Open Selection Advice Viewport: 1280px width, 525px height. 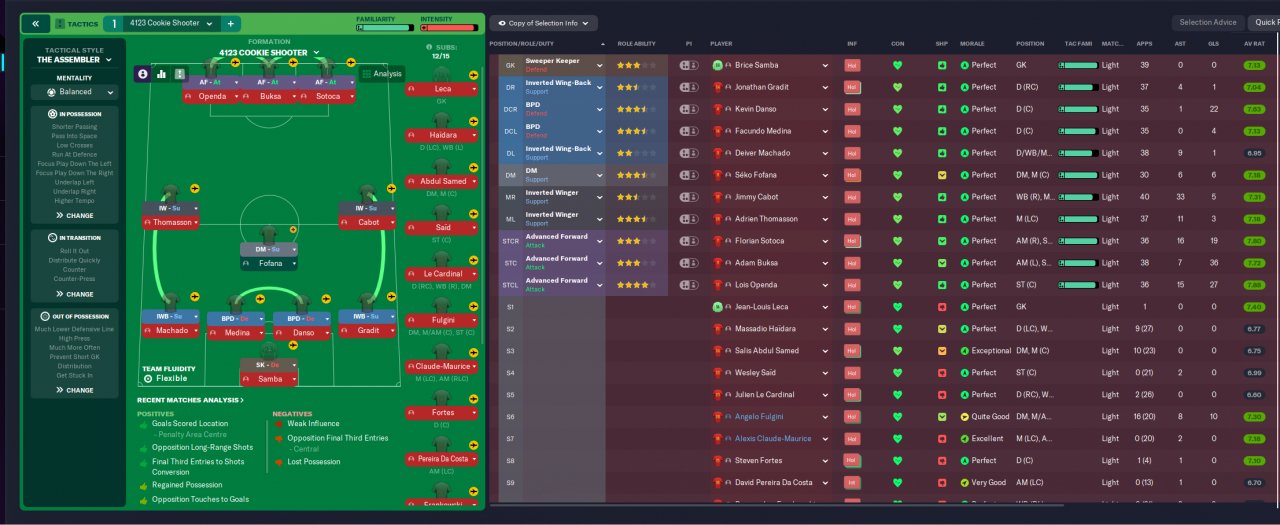[1208, 22]
